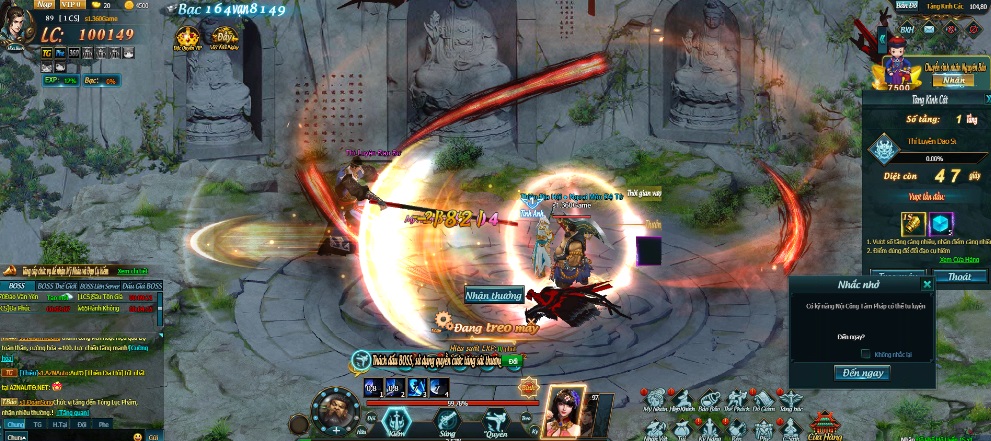Image resolution: width=991 pixels, height=441 pixels.
Task: Tick the Không nhắc lại checkbox
Action: coord(865,353)
